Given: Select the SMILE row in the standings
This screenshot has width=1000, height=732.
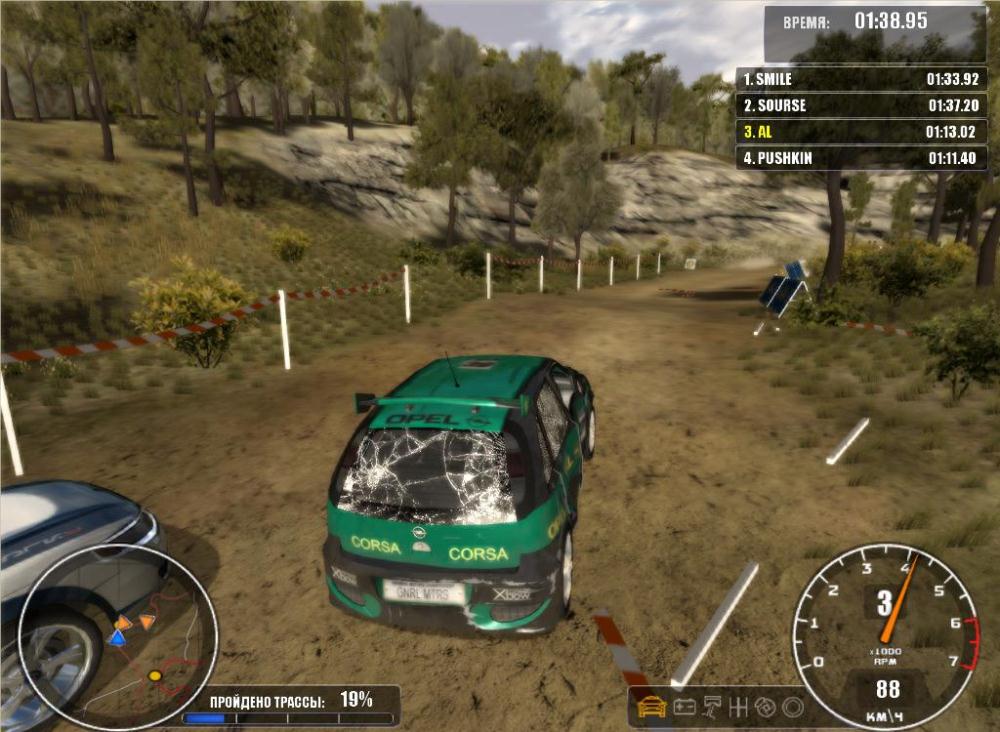Looking at the screenshot, I should [x=862, y=79].
